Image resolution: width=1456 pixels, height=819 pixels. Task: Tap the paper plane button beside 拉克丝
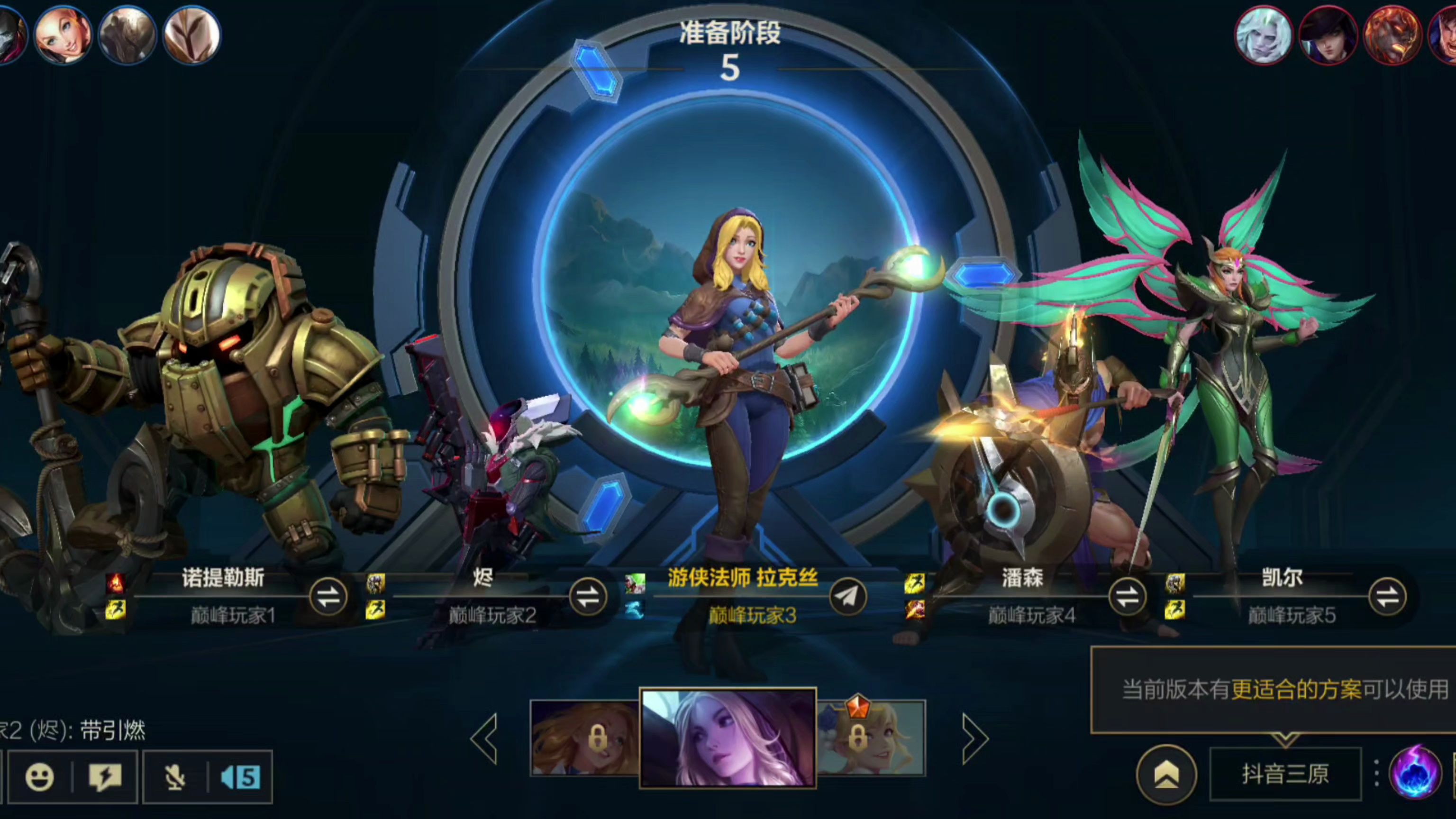point(848,597)
